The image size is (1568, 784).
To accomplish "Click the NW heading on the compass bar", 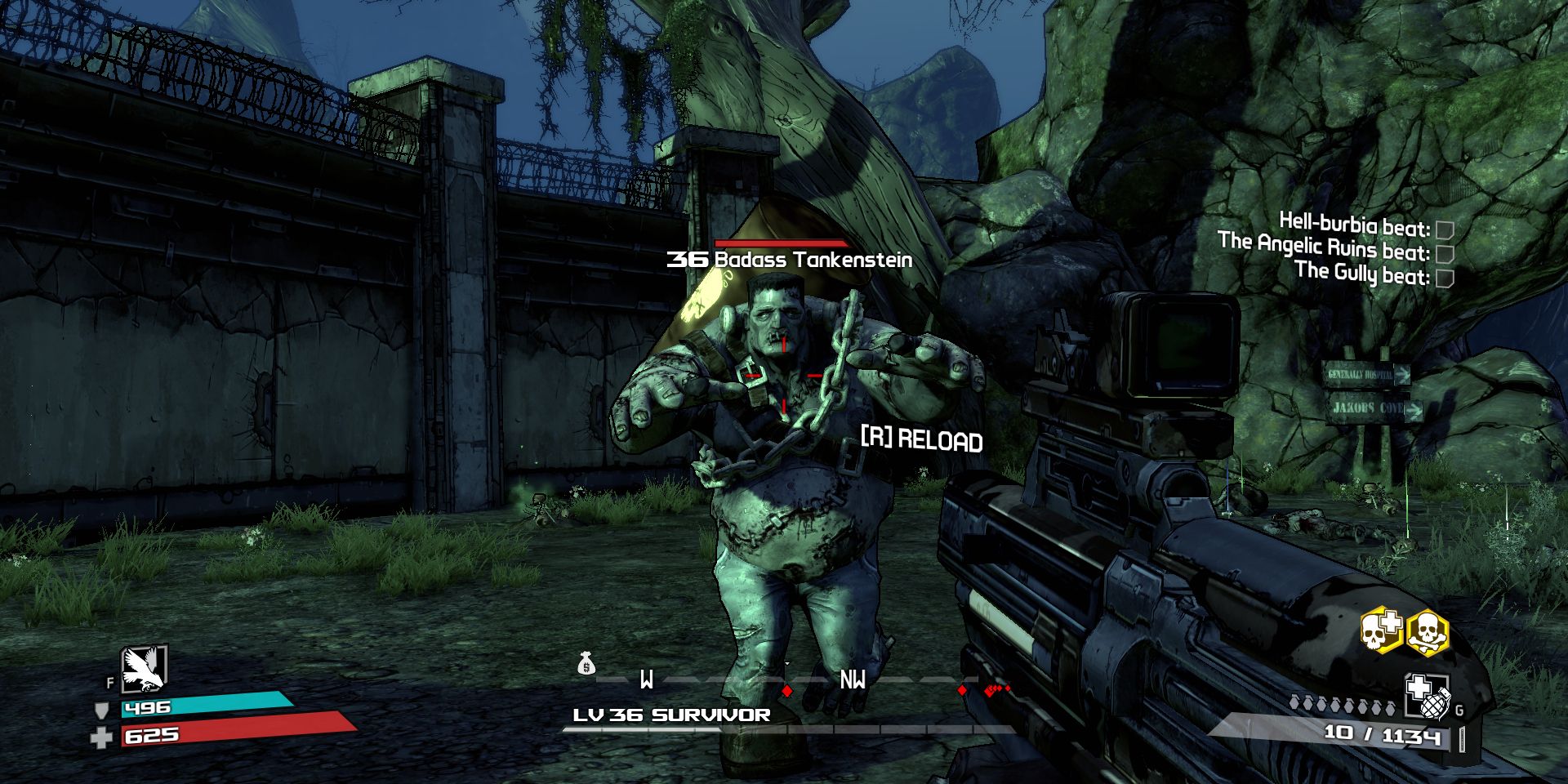I will [852, 679].
